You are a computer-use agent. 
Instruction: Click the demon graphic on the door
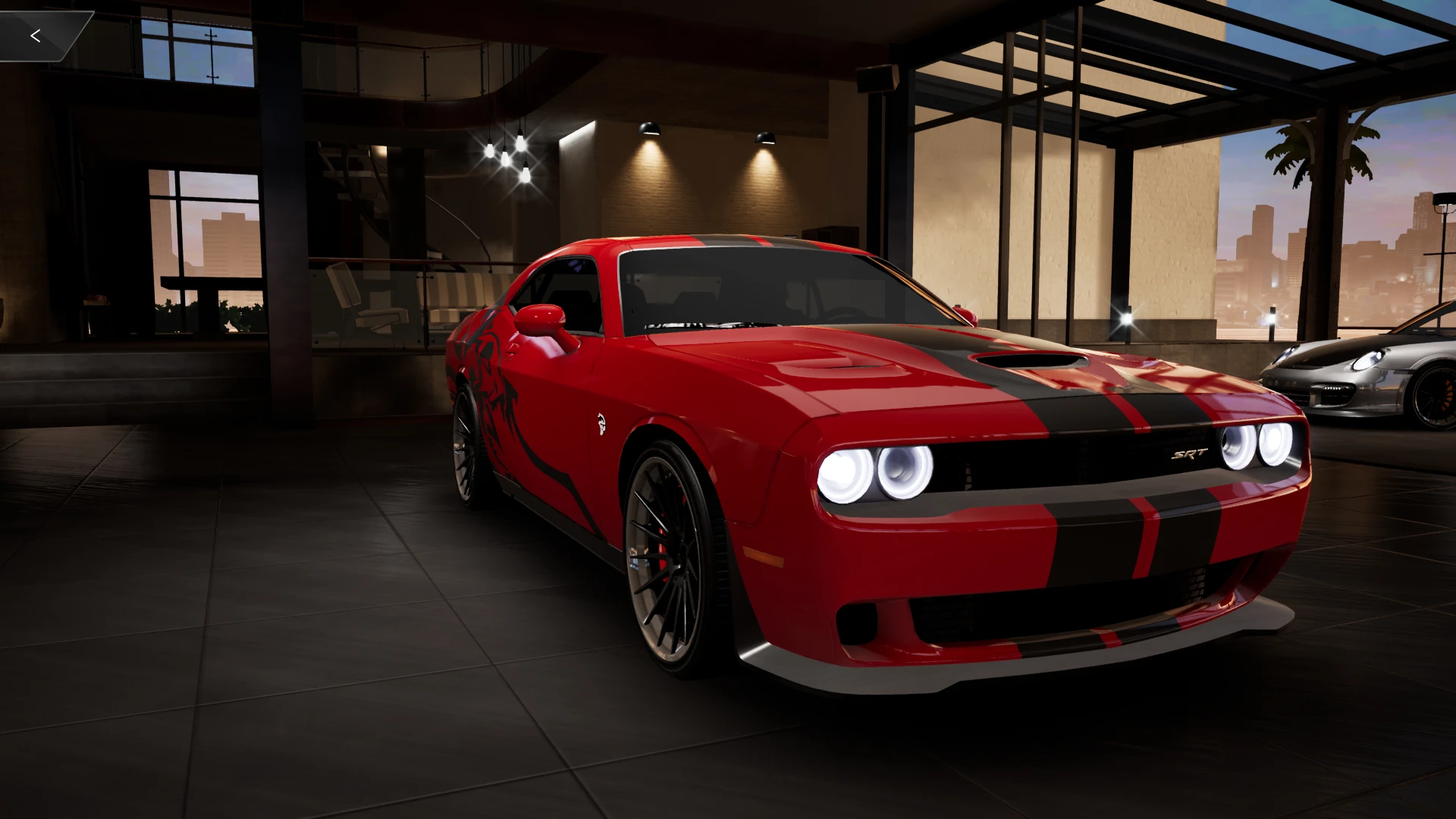pyautogui.click(x=493, y=394)
